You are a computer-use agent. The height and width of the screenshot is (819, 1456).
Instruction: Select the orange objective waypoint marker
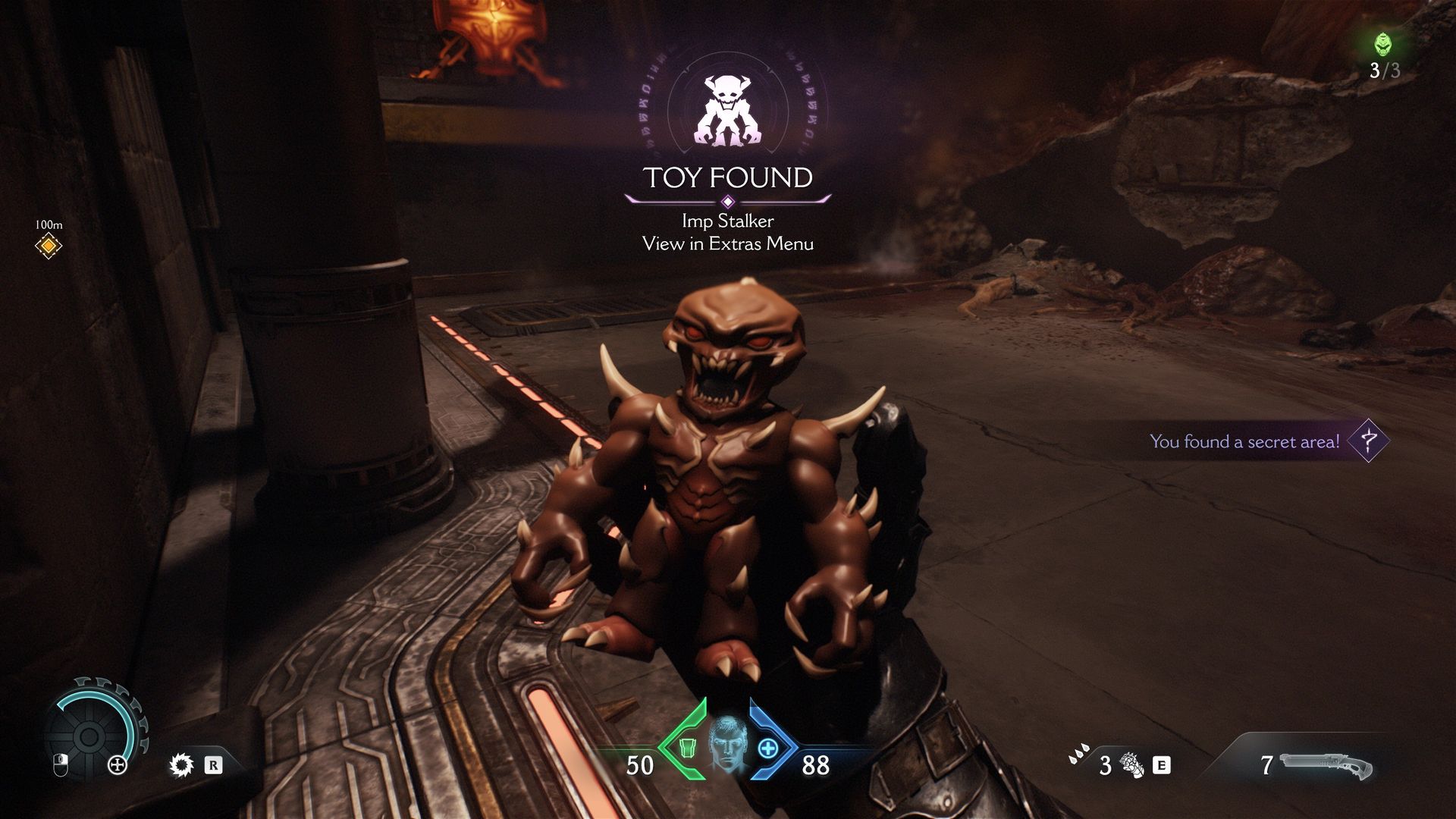(x=49, y=246)
